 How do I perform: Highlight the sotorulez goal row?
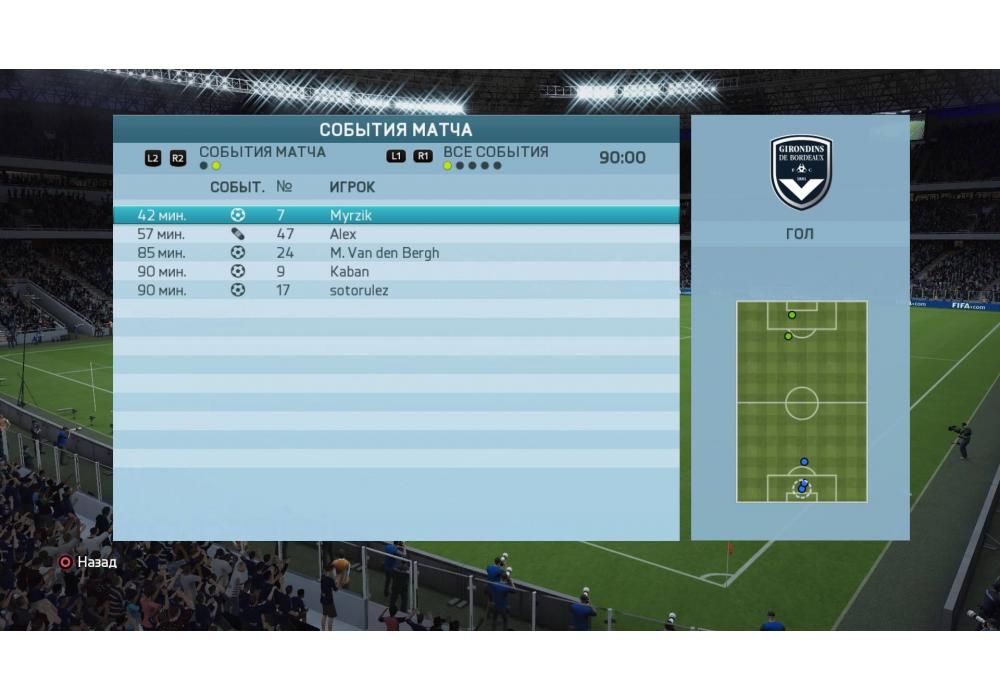coord(395,290)
